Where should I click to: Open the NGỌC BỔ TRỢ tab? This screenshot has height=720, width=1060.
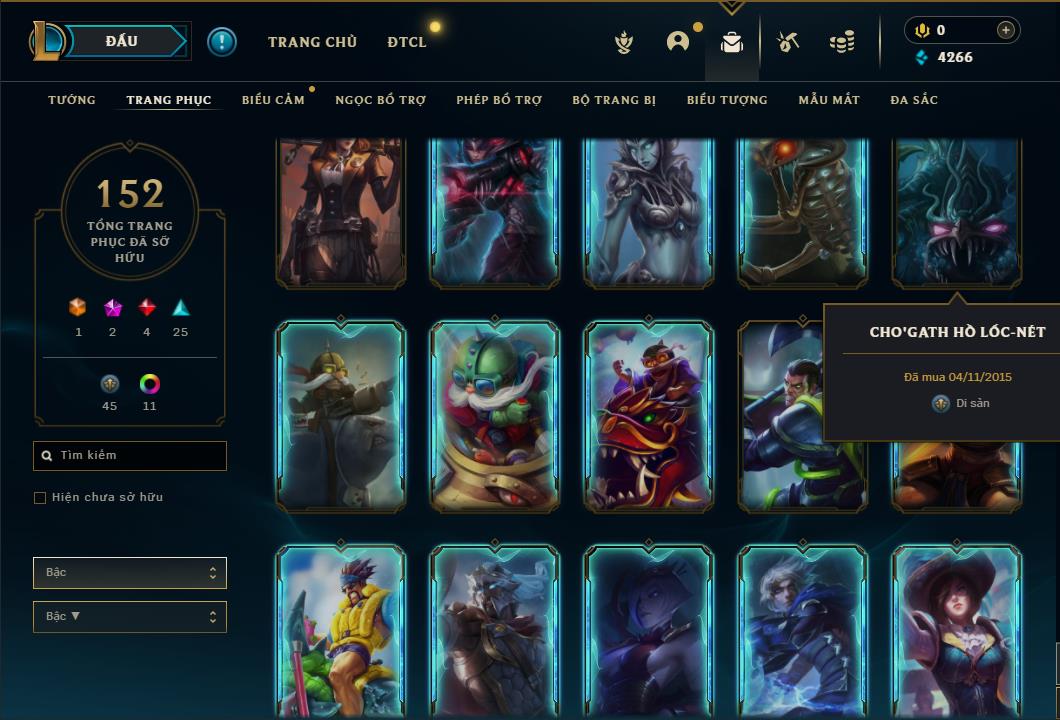pos(381,100)
